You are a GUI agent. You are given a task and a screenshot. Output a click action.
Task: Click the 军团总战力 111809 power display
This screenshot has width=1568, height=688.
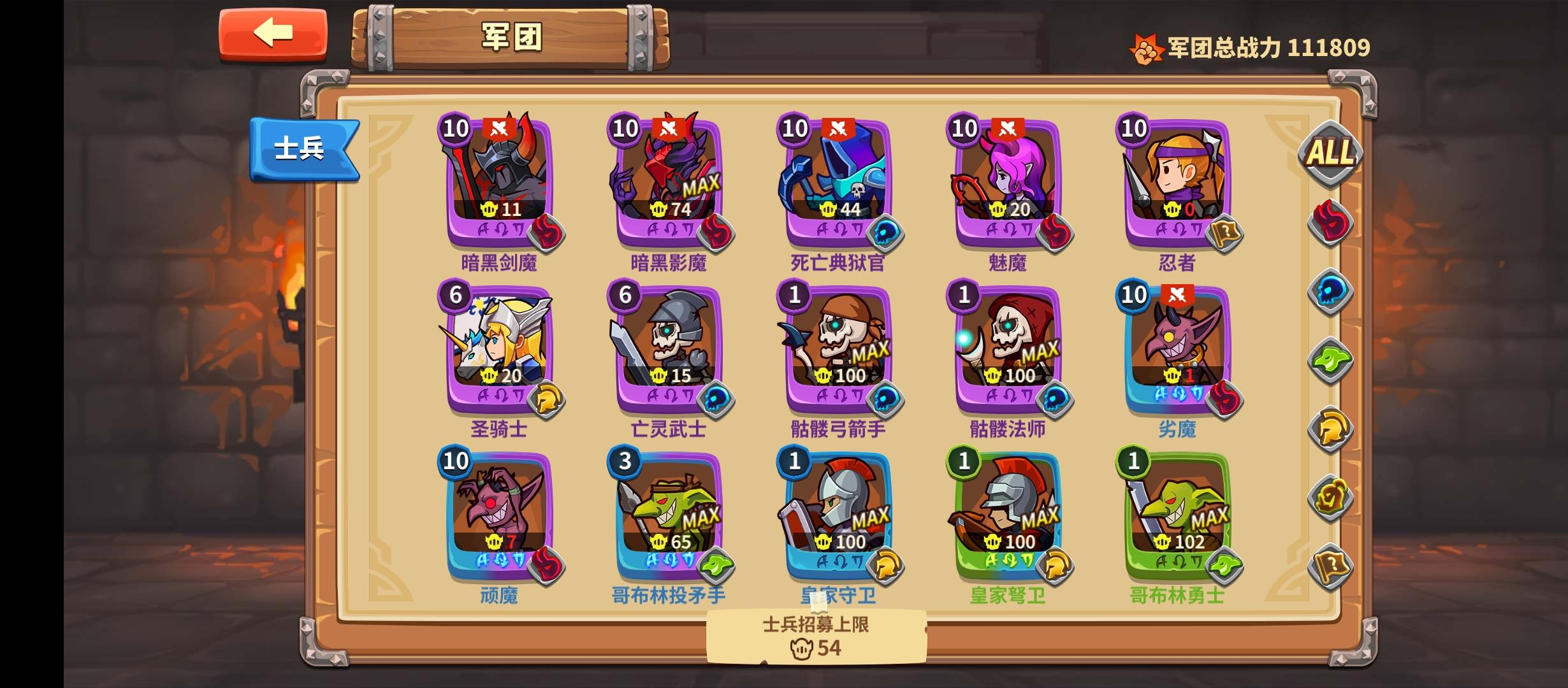(x=1268, y=45)
